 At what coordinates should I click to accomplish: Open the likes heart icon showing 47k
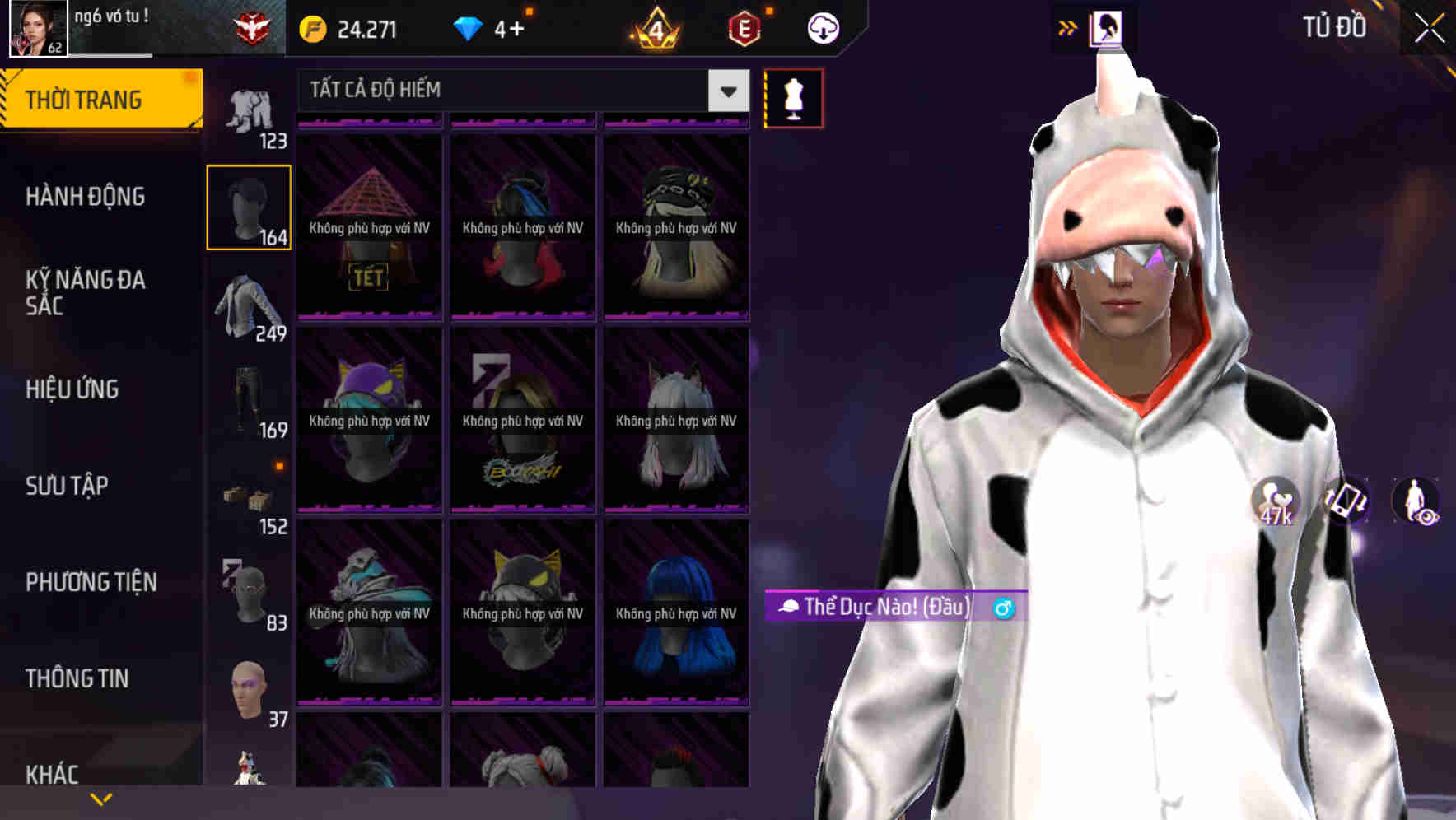[1277, 501]
